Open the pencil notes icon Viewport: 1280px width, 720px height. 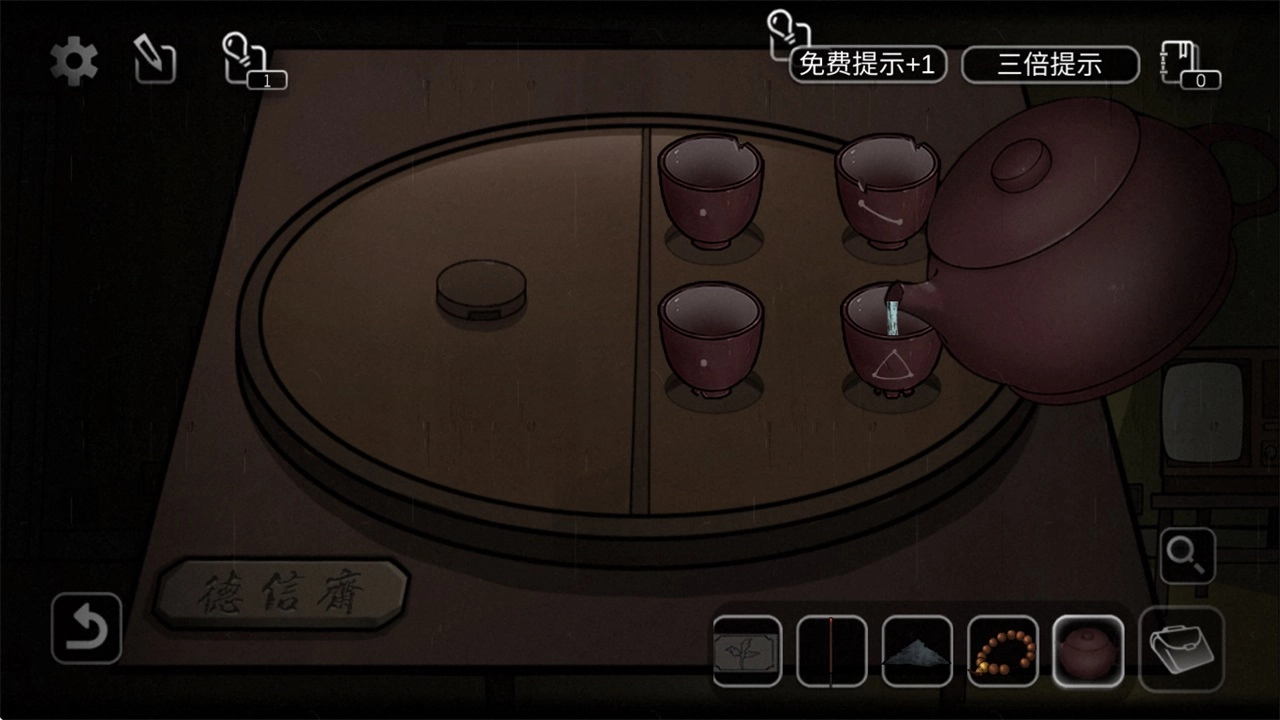coord(155,62)
